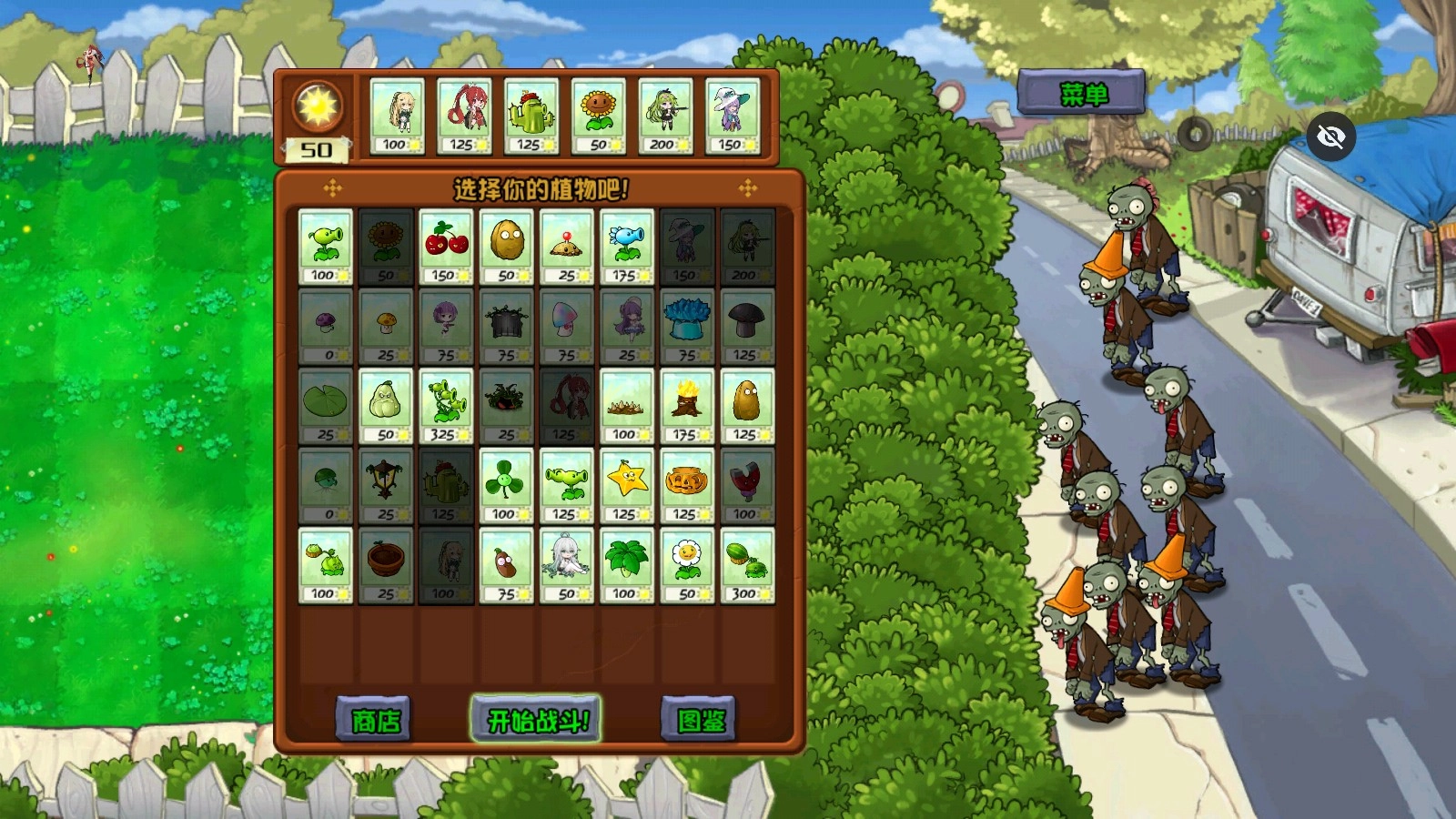Choose the Snow Pea seed card

pos(626,247)
